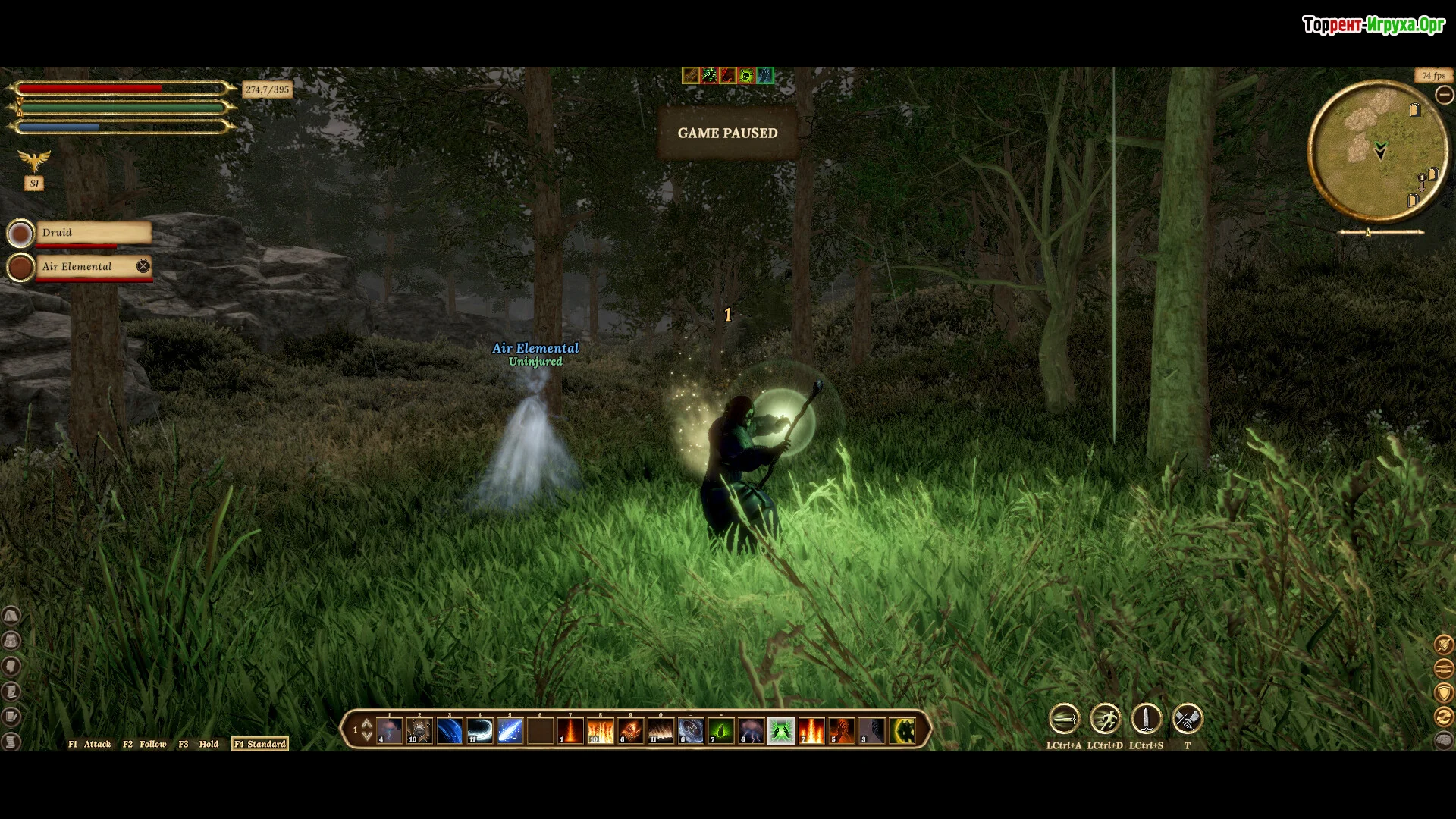Image resolution: width=1456 pixels, height=819 pixels.
Task: Use the highlighted green hands spell
Action: [781, 731]
